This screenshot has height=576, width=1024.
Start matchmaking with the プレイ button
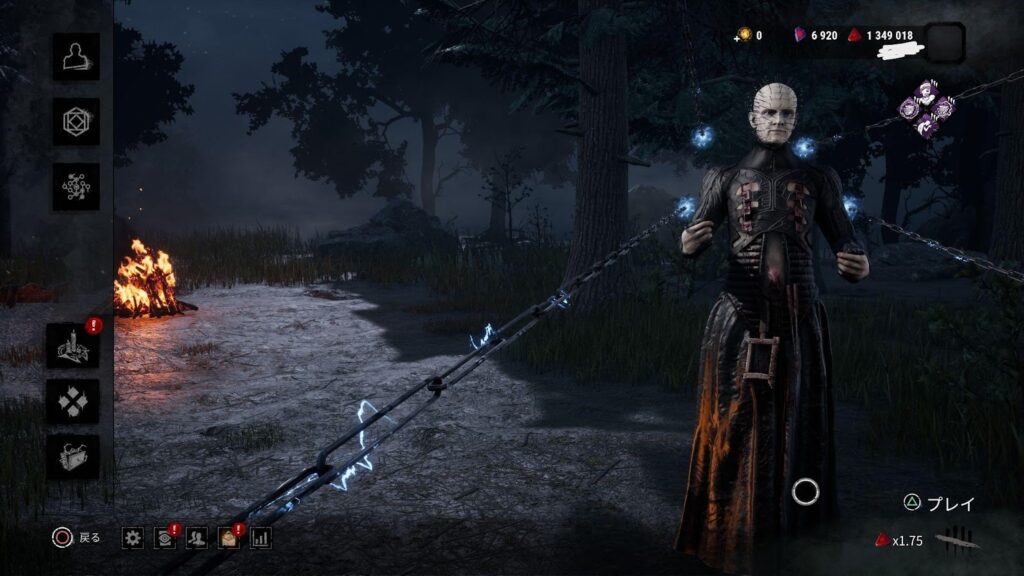pos(939,504)
